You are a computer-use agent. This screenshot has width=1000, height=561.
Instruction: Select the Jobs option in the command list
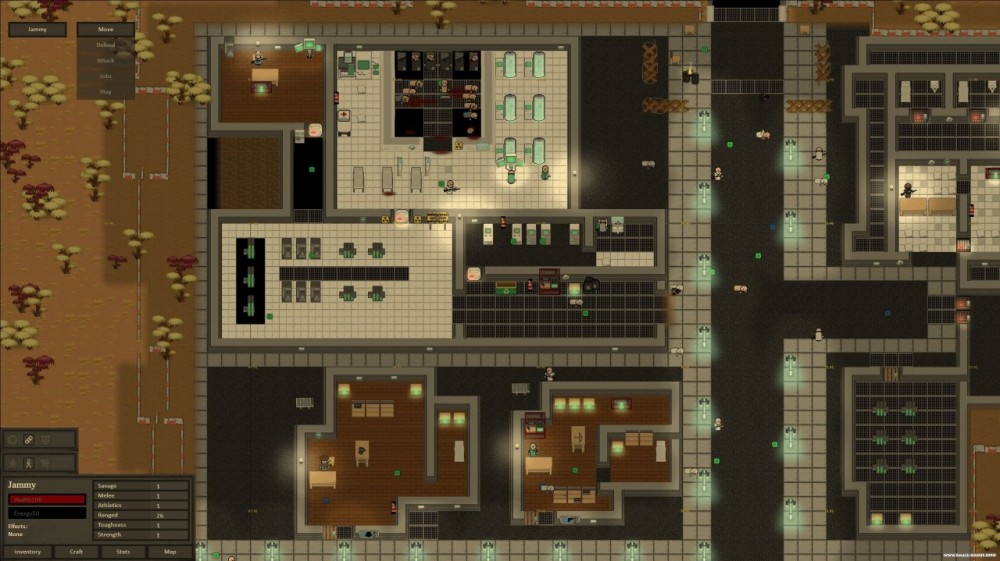coord(105,75)
